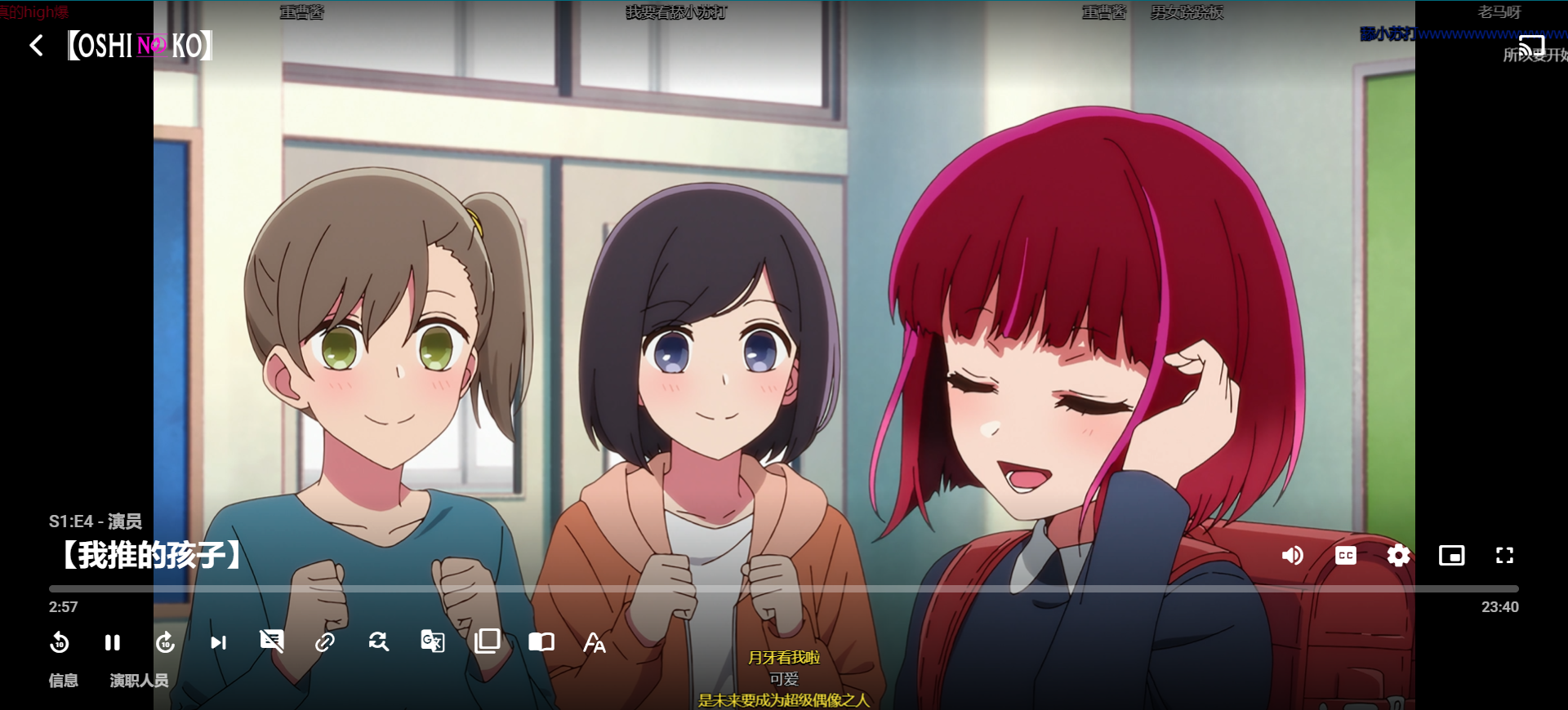Click the open book icon

click(541, 642)
